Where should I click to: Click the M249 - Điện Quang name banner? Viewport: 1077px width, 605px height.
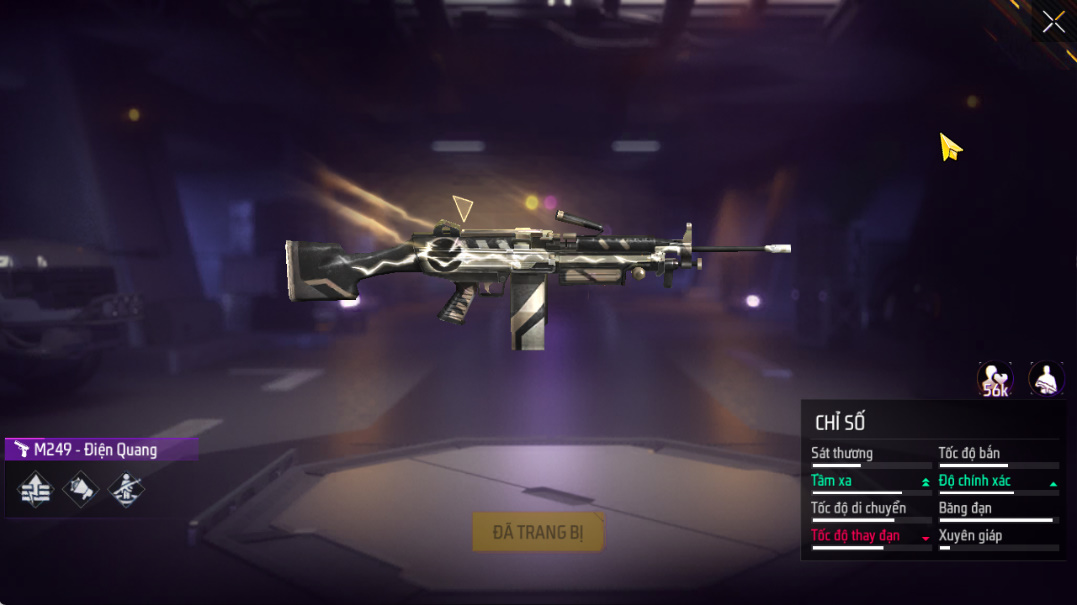pos(100,450)
